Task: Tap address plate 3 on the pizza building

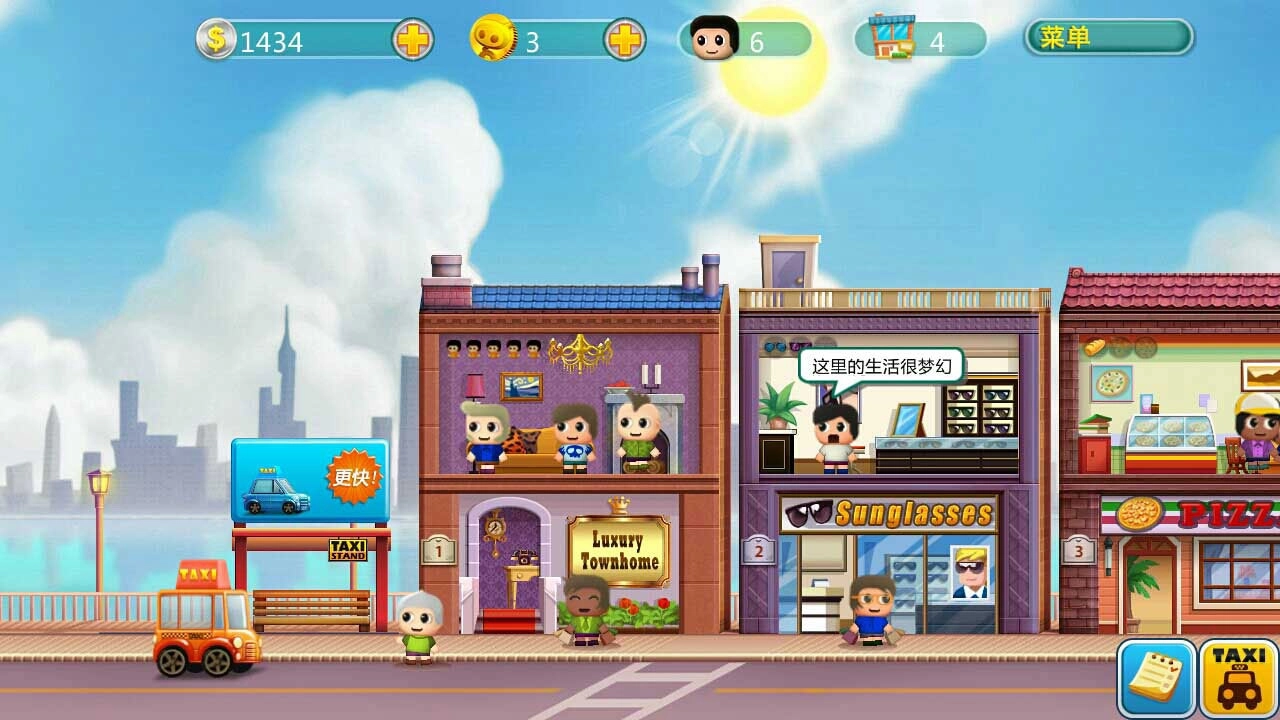Action: click(1078, 551)
